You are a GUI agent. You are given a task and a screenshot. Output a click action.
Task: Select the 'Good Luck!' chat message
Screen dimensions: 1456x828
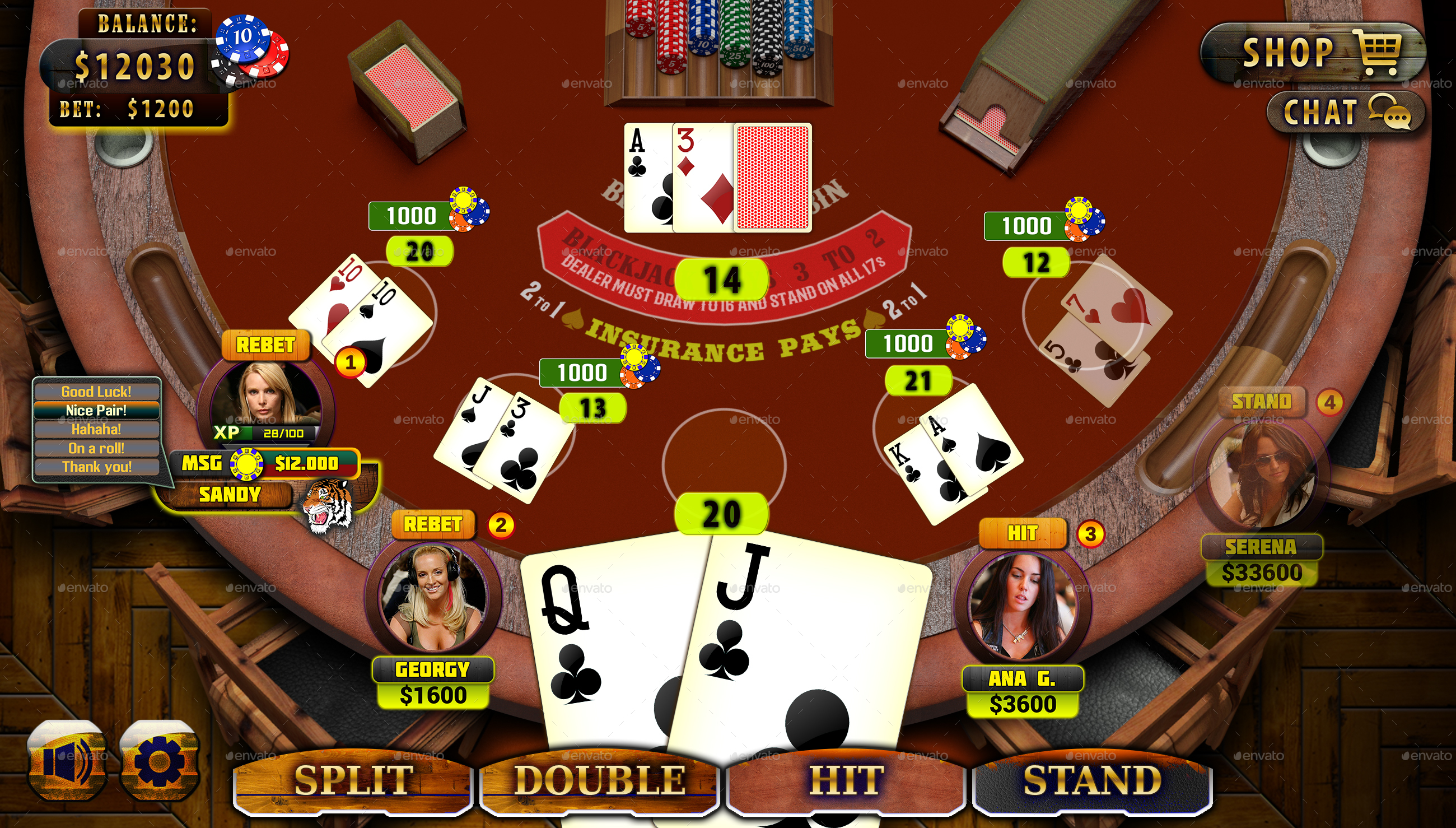click(97, 392)
